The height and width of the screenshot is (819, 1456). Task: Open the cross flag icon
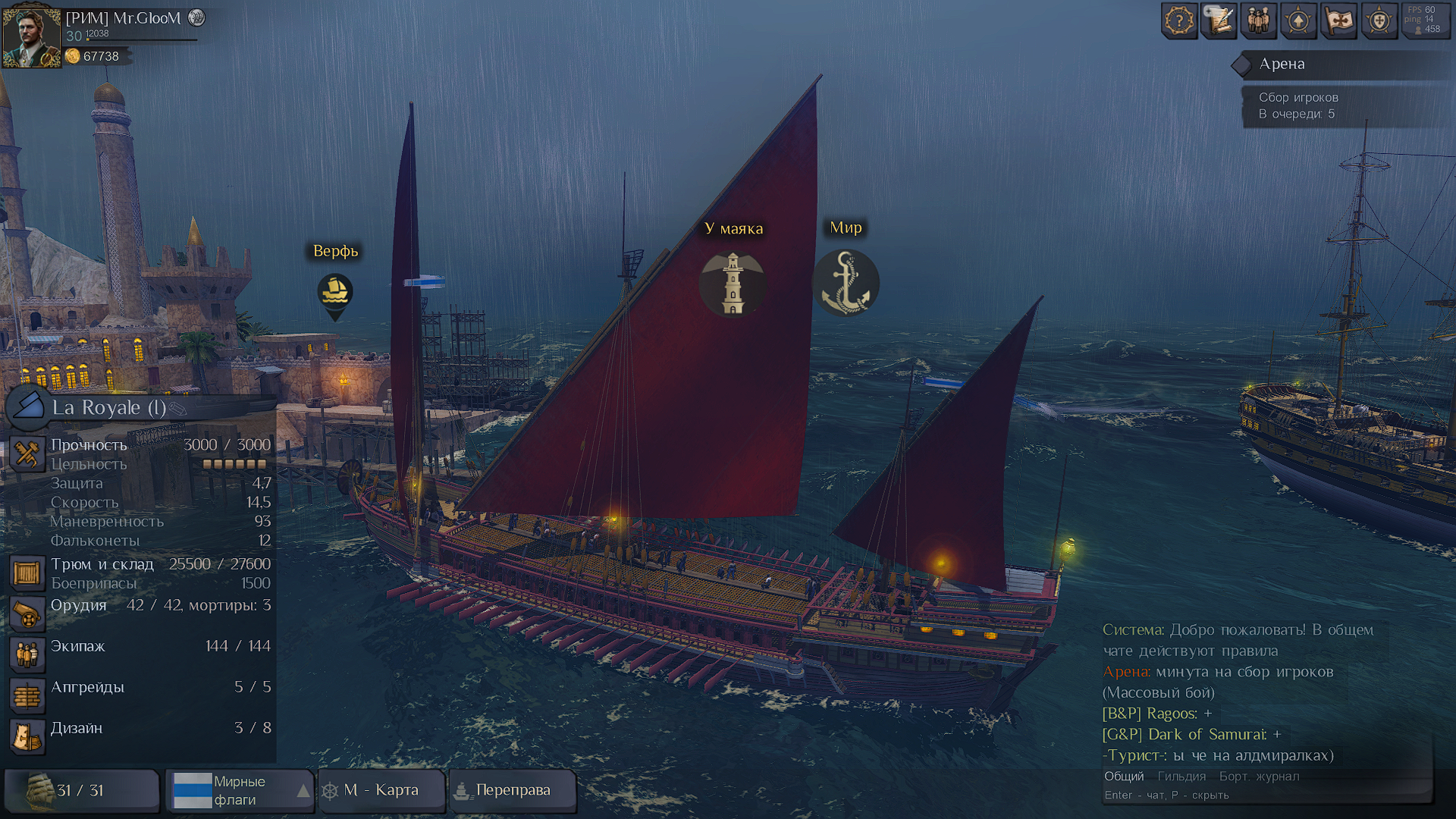1338,21
